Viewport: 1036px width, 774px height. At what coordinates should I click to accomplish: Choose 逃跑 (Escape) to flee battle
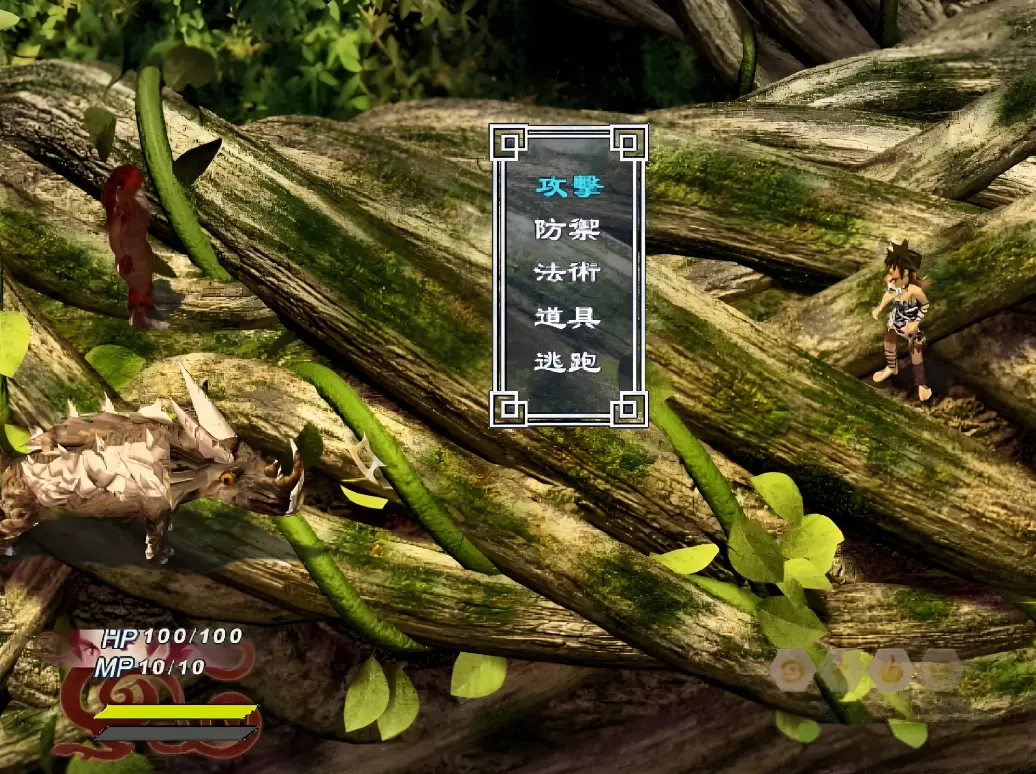pos(567,362)
